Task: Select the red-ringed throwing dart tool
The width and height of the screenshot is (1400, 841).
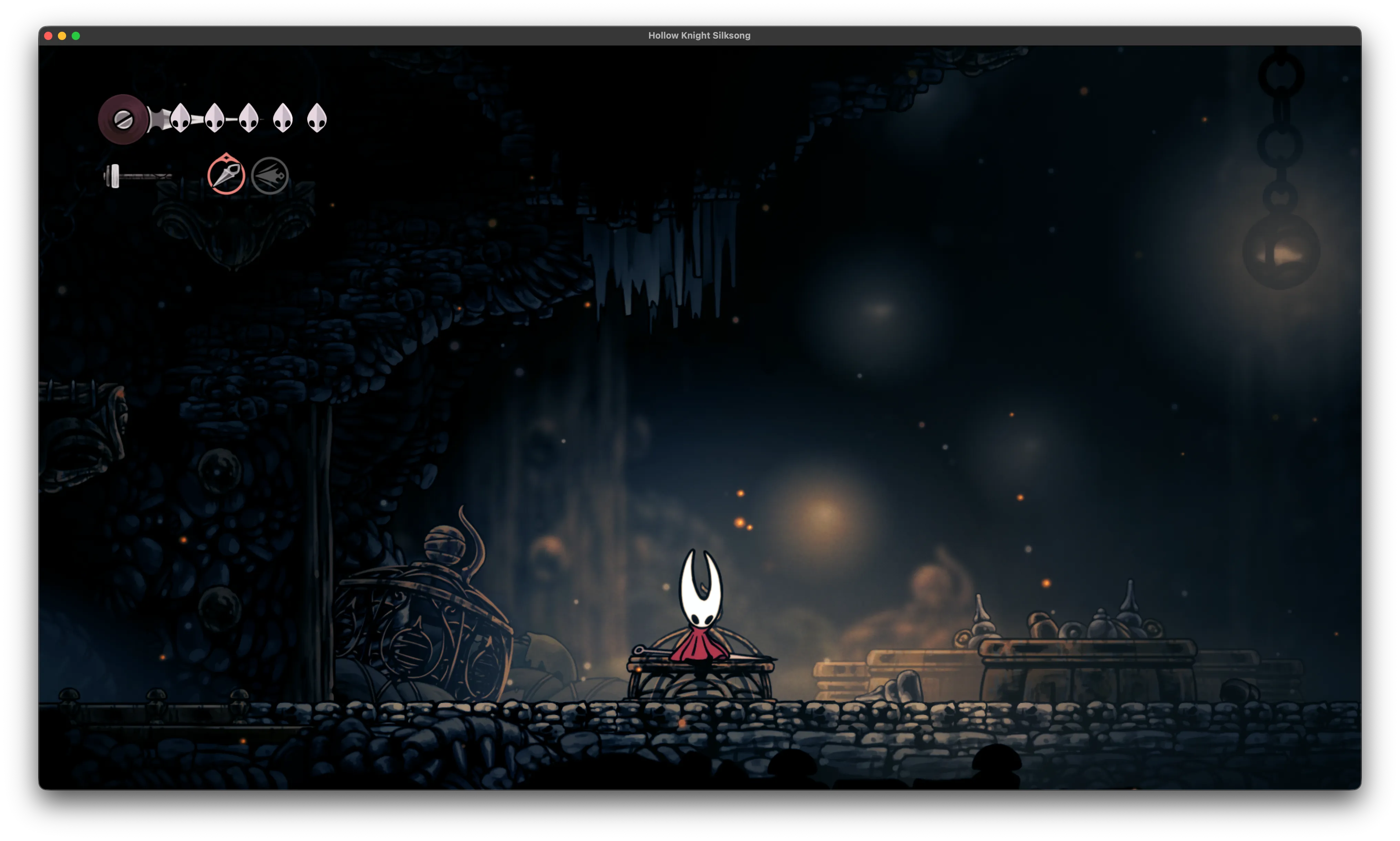Action: [226, 175]
